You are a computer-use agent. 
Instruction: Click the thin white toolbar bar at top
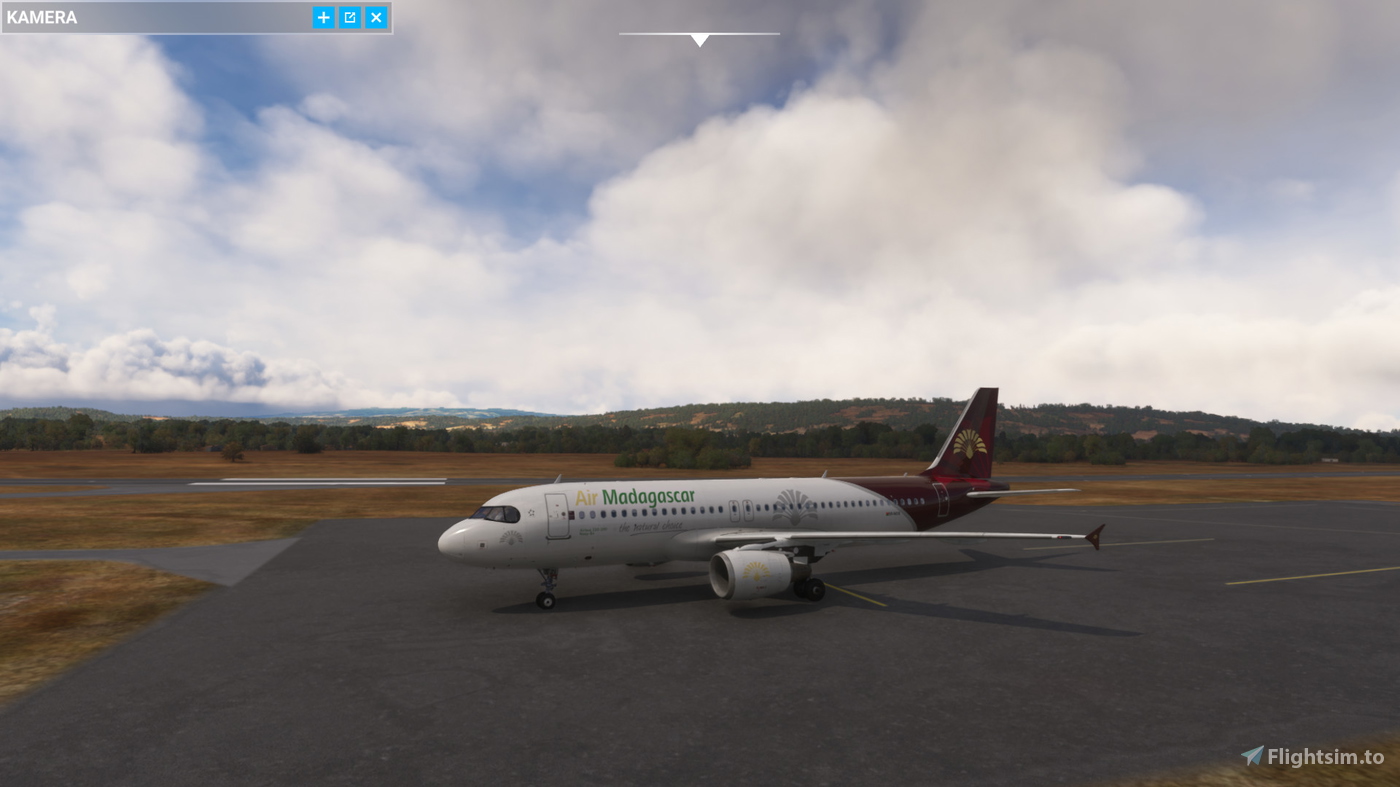(699, 33)
